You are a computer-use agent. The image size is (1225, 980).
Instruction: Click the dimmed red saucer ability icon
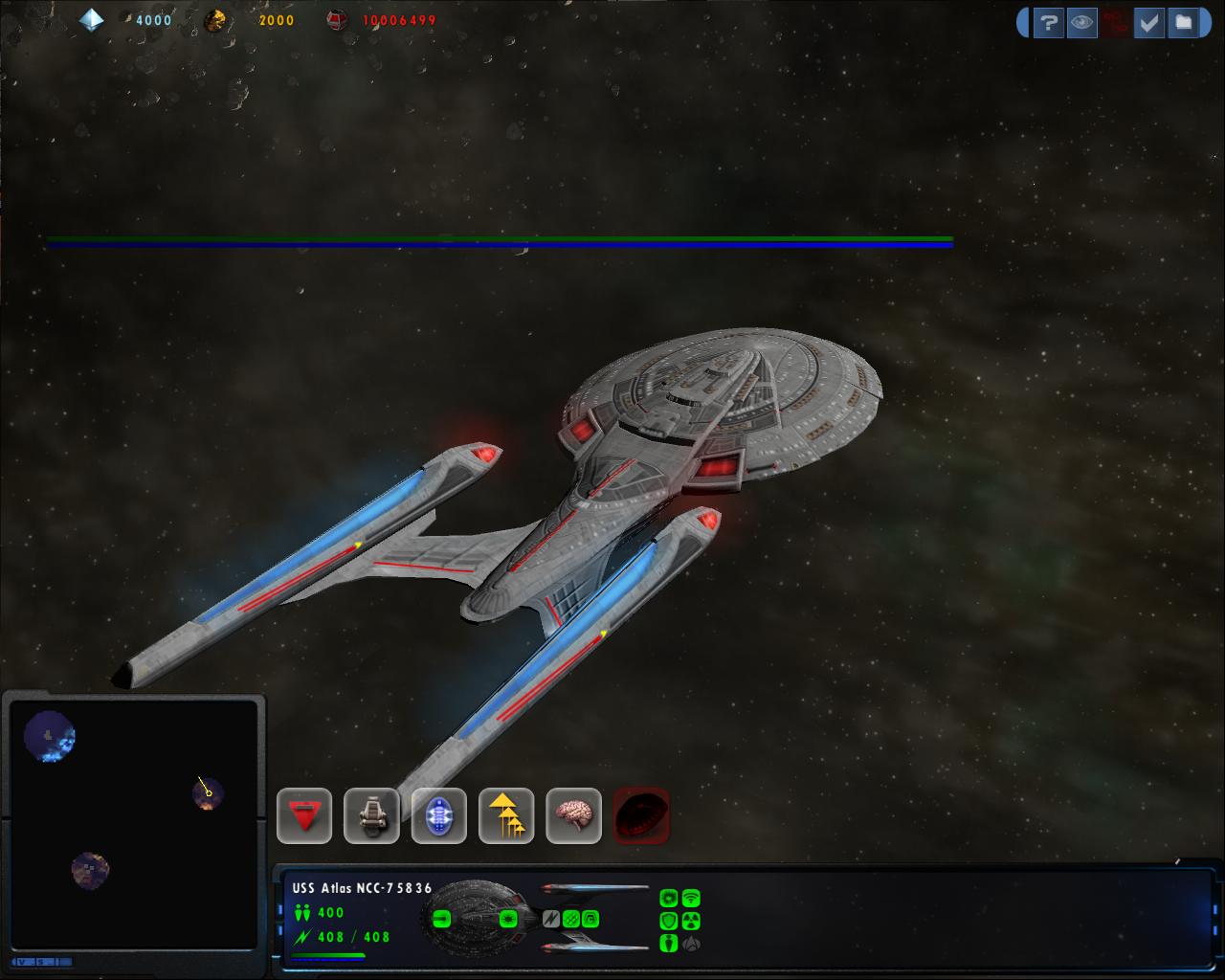[641, 816]
